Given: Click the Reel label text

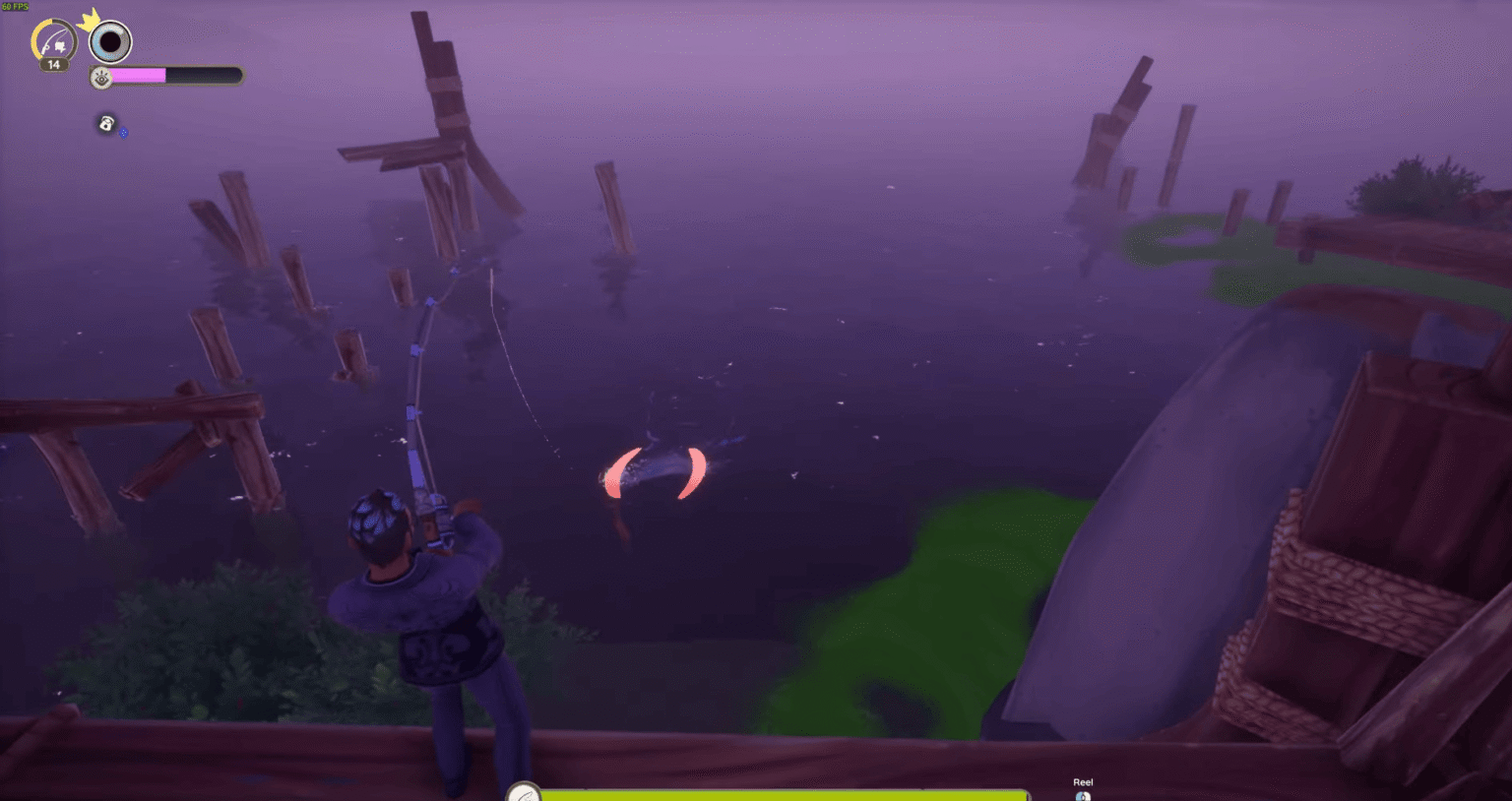Looking at the screenshot, I should (x=1083, y=781).
